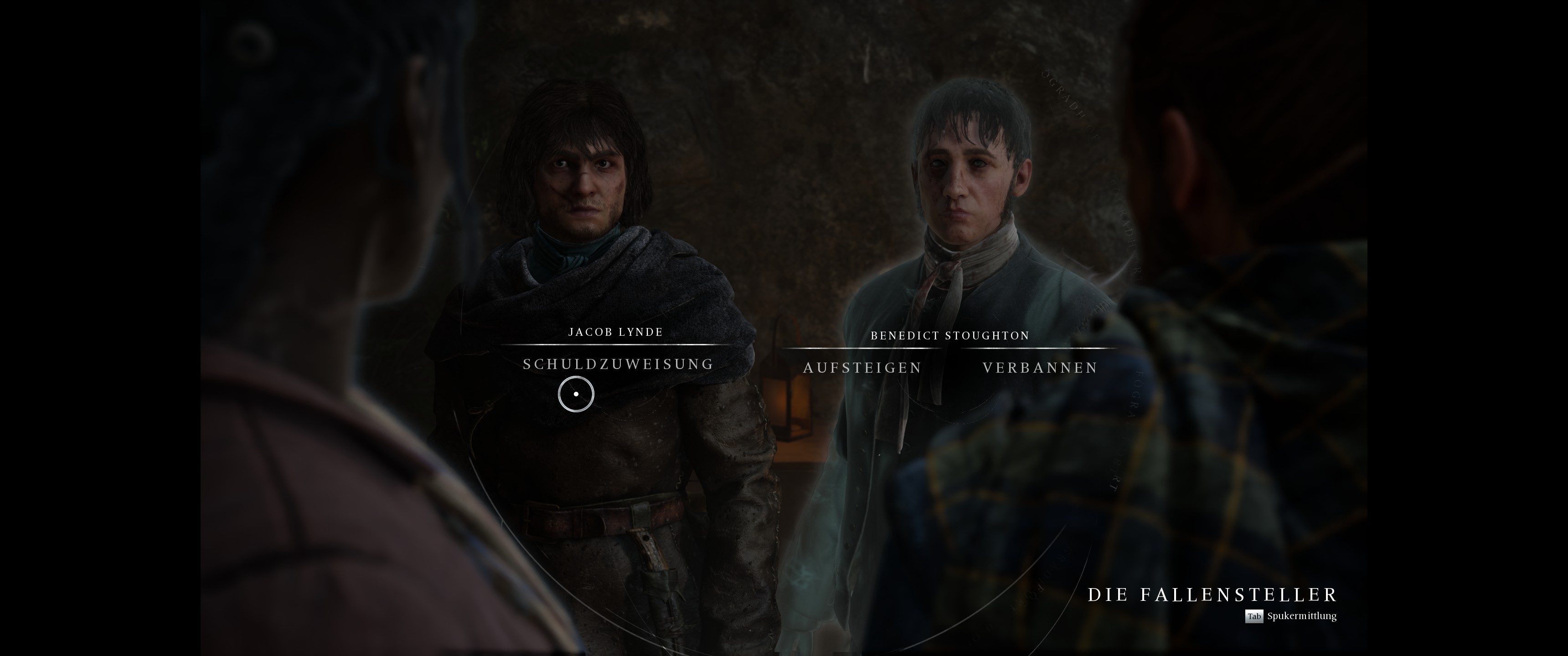
Task: Pick Verbannen for Benedict Stoughton
Action: tap(1040, 368)
